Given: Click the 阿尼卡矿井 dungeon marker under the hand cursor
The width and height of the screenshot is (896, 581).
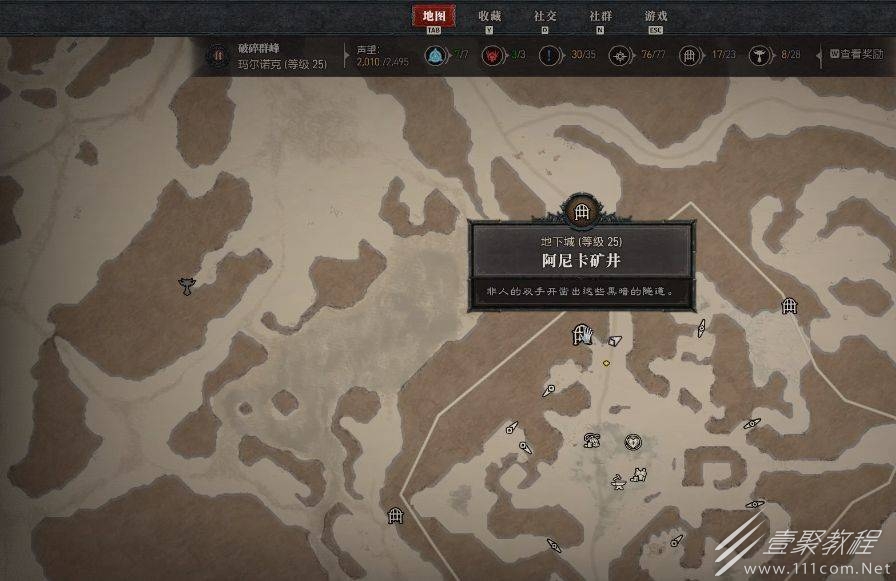Looking at the screenshot, I should point(580,334).
